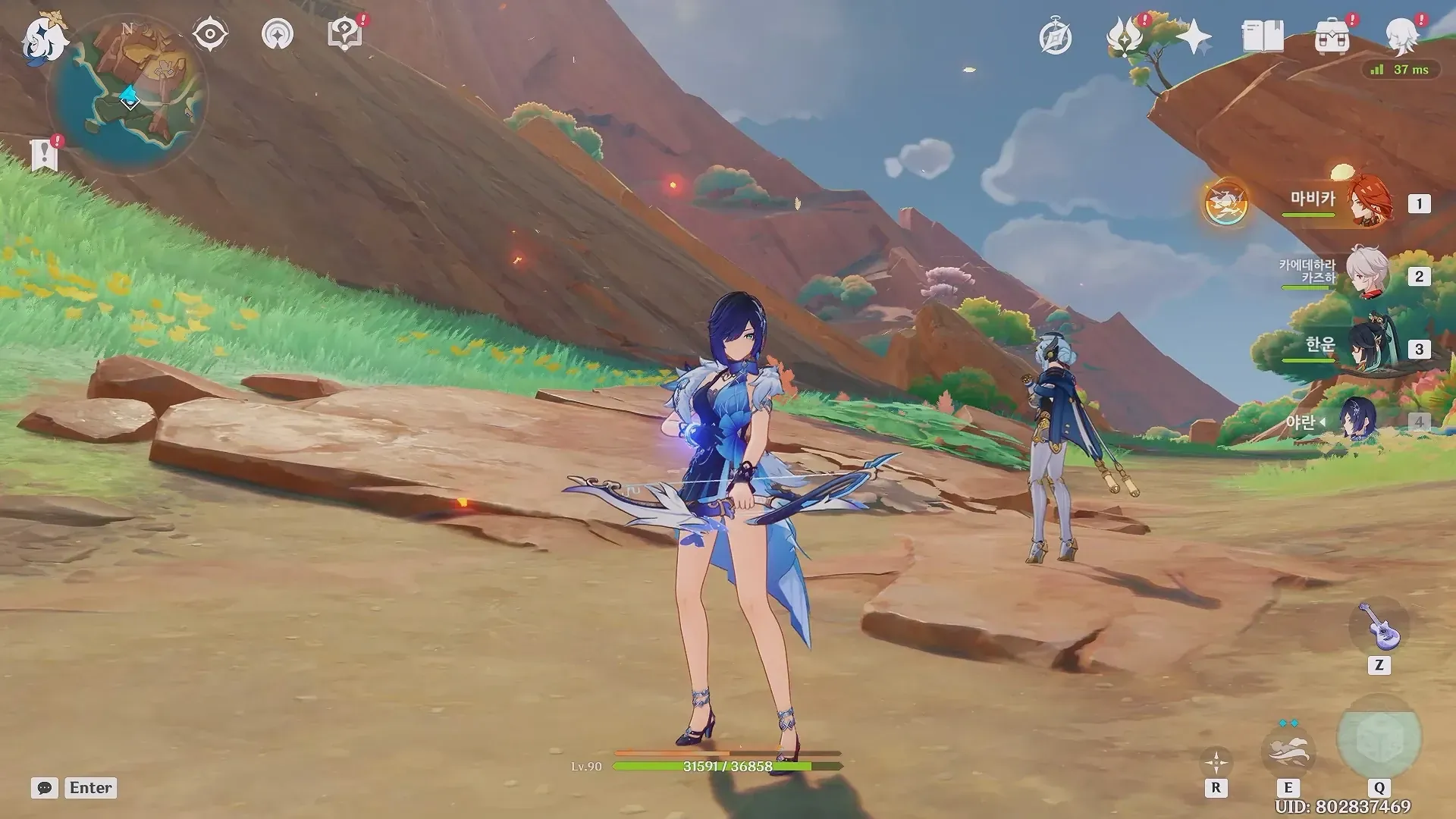Toggle the elemental sight eye icon
This screenshot has width=1456, height=819.
tap(210, 35)
